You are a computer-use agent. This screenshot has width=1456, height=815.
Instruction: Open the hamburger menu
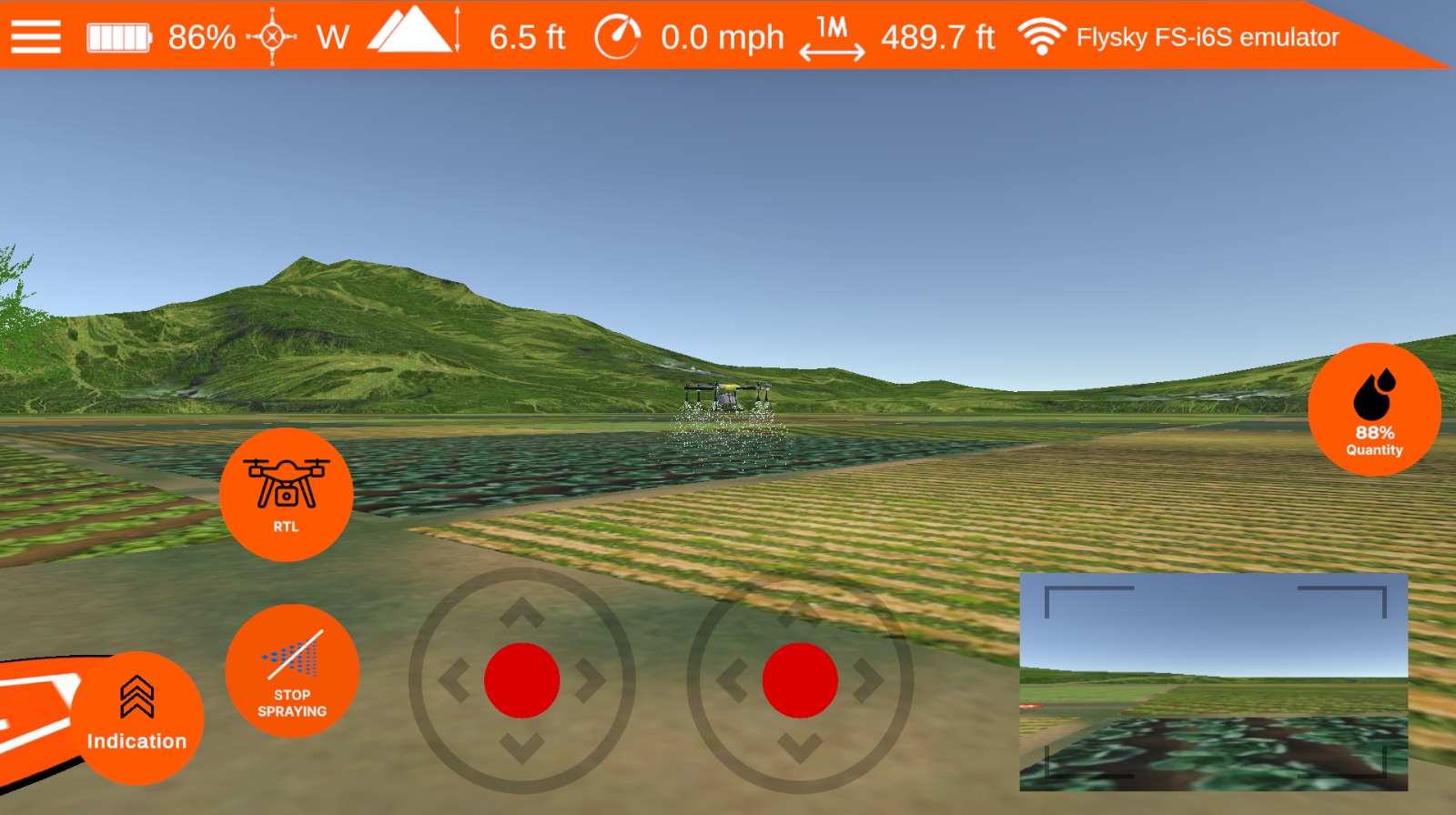(35, 35)
